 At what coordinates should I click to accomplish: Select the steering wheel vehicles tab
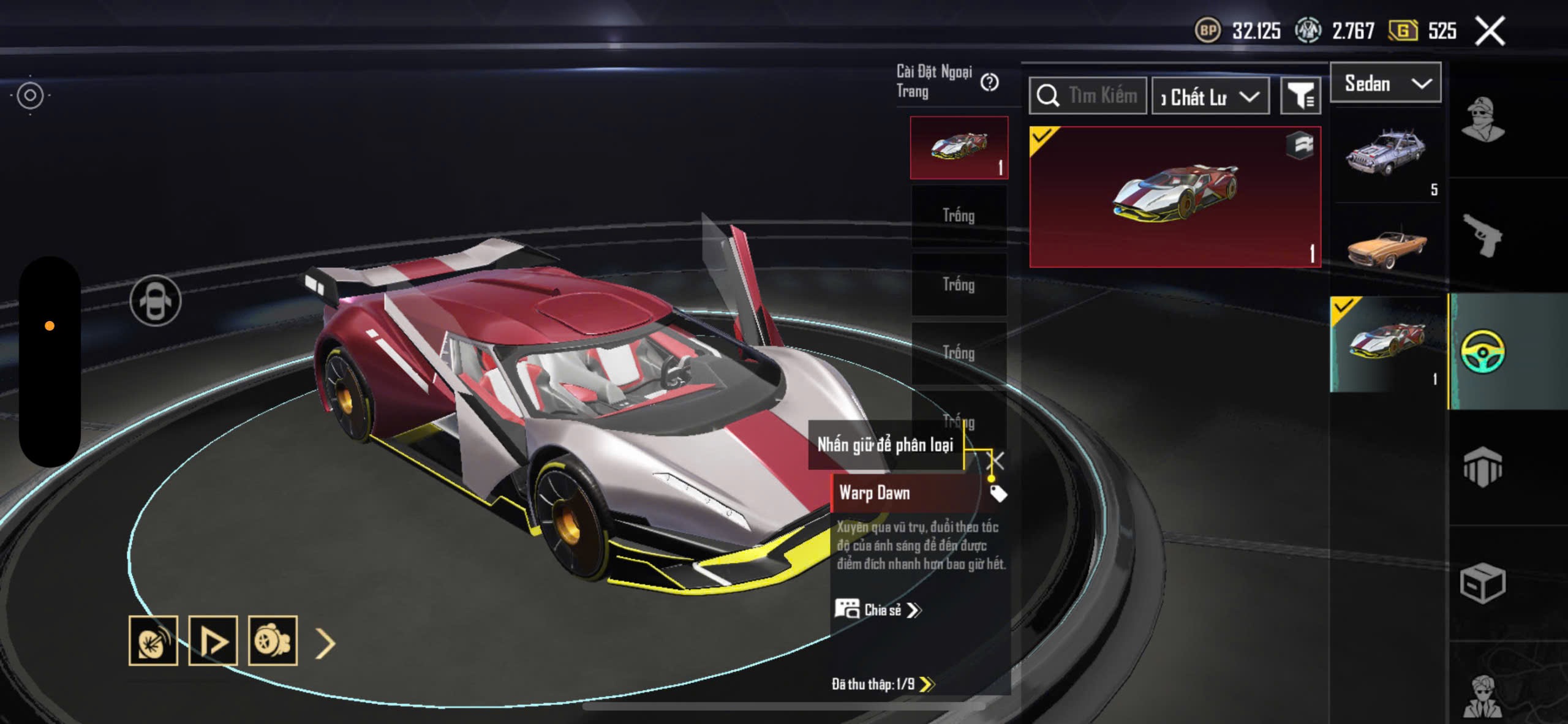coord(1482,351)
